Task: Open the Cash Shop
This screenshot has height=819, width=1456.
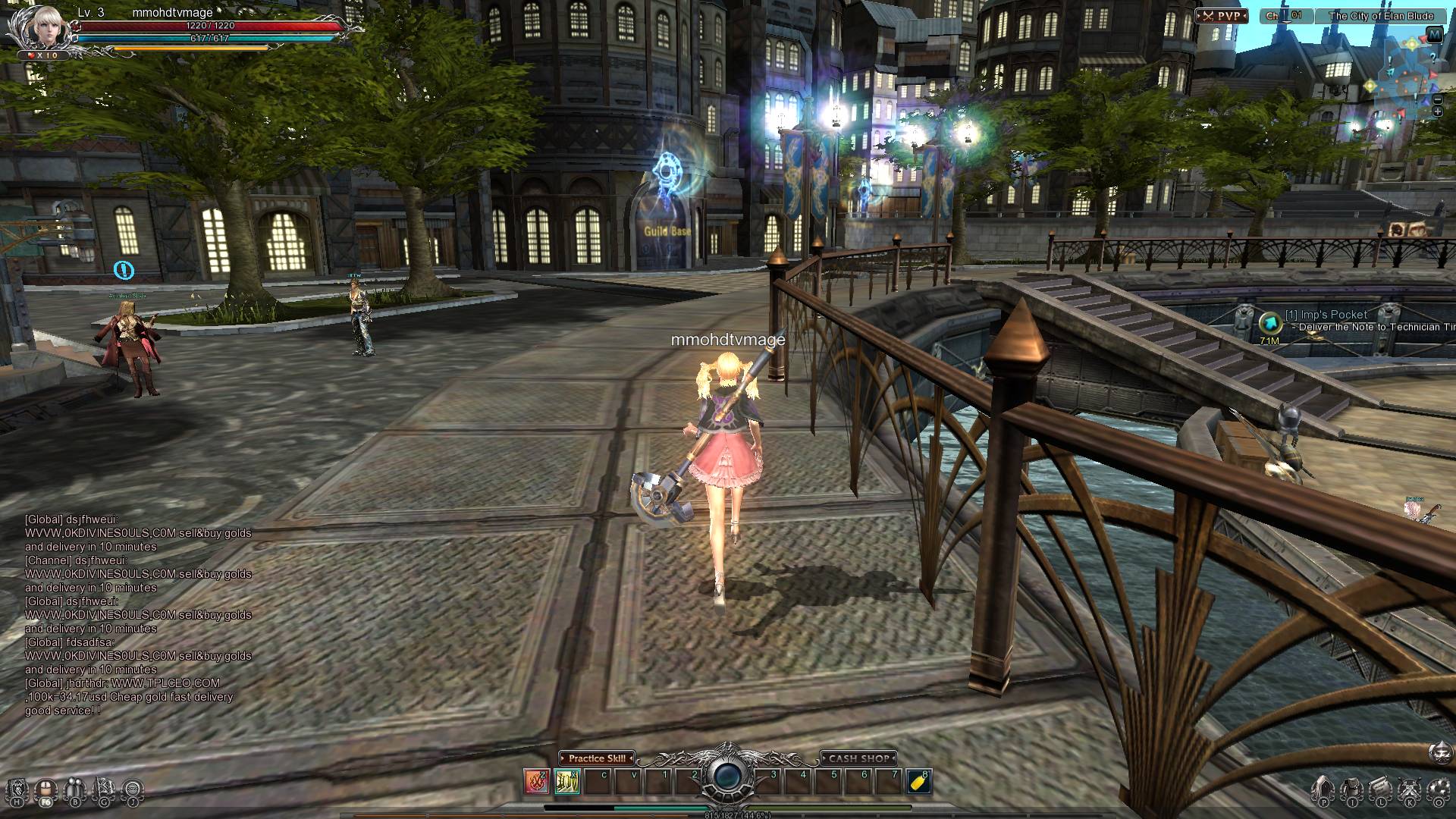Action: point(858,758)
